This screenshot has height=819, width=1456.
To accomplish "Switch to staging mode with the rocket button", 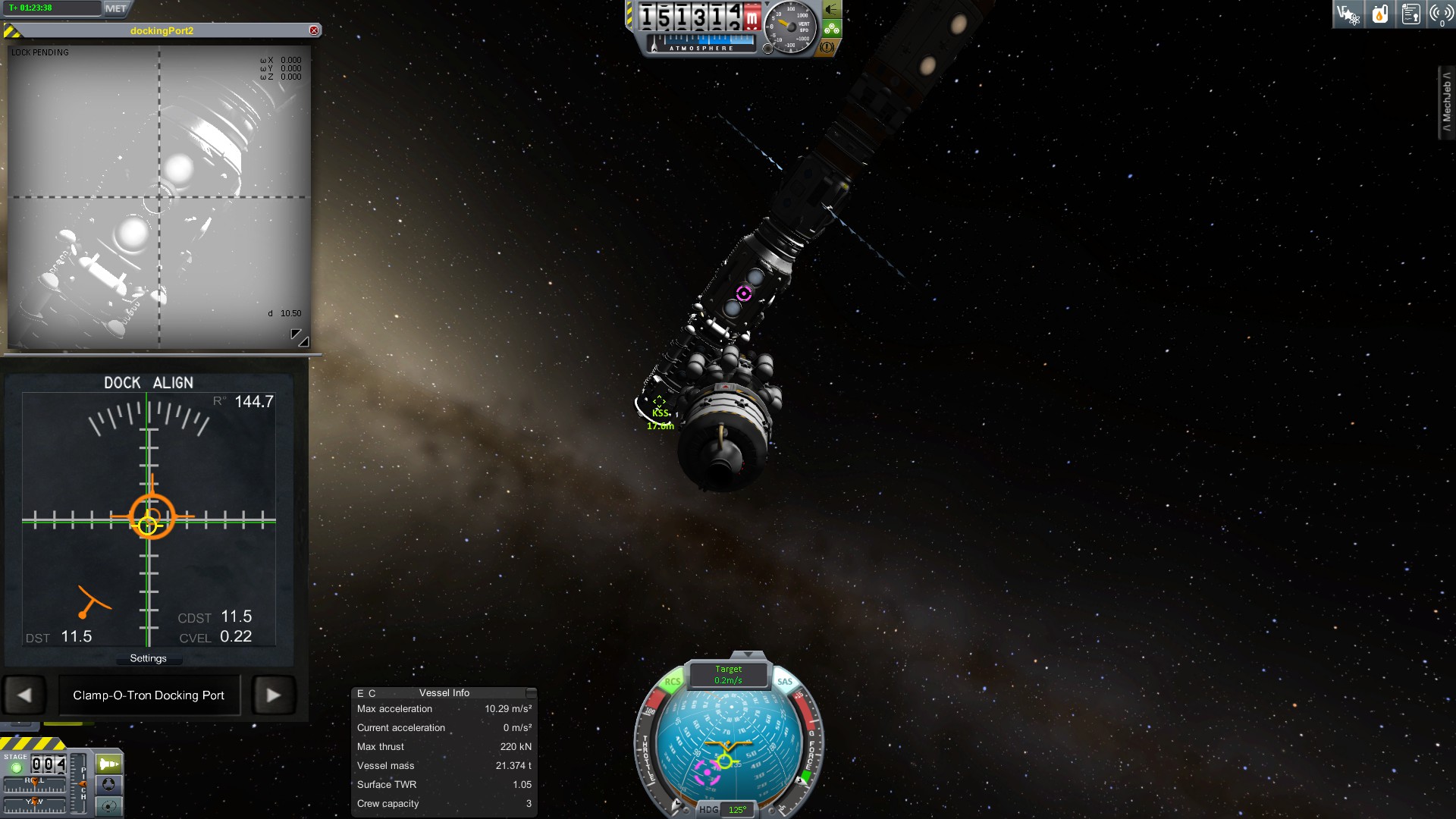I will [108, 764].
